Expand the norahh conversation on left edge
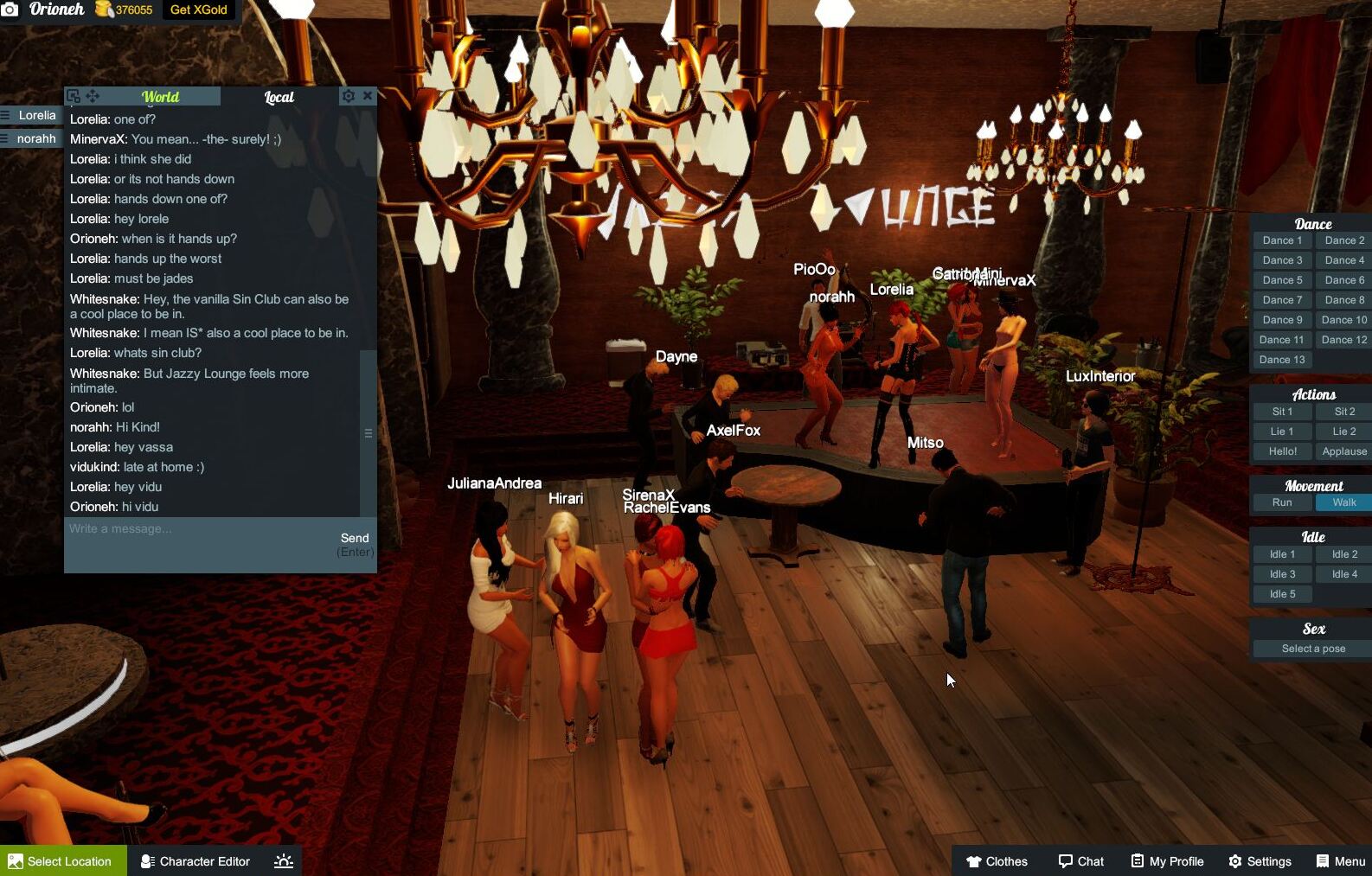The height and width of the screenshot is (876, 1372). (x=36, y=138)
